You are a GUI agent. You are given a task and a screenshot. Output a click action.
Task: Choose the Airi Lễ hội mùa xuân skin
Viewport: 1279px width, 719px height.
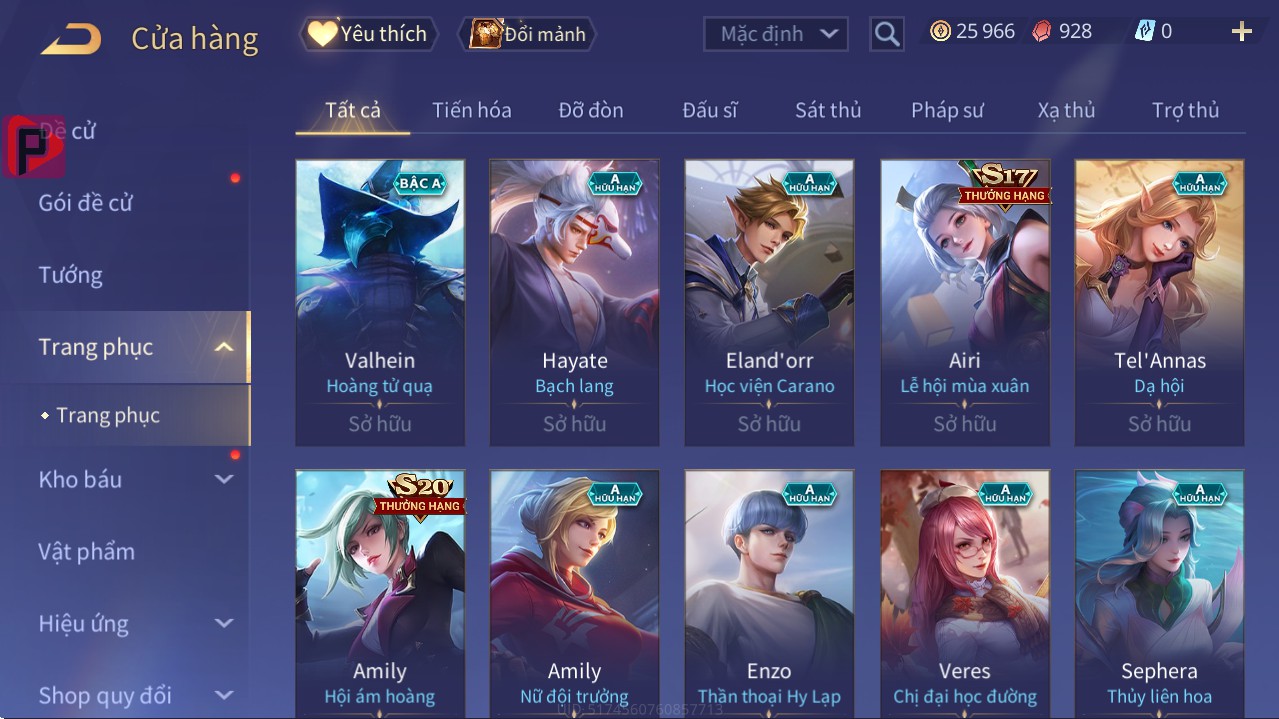tap(964, 302)
